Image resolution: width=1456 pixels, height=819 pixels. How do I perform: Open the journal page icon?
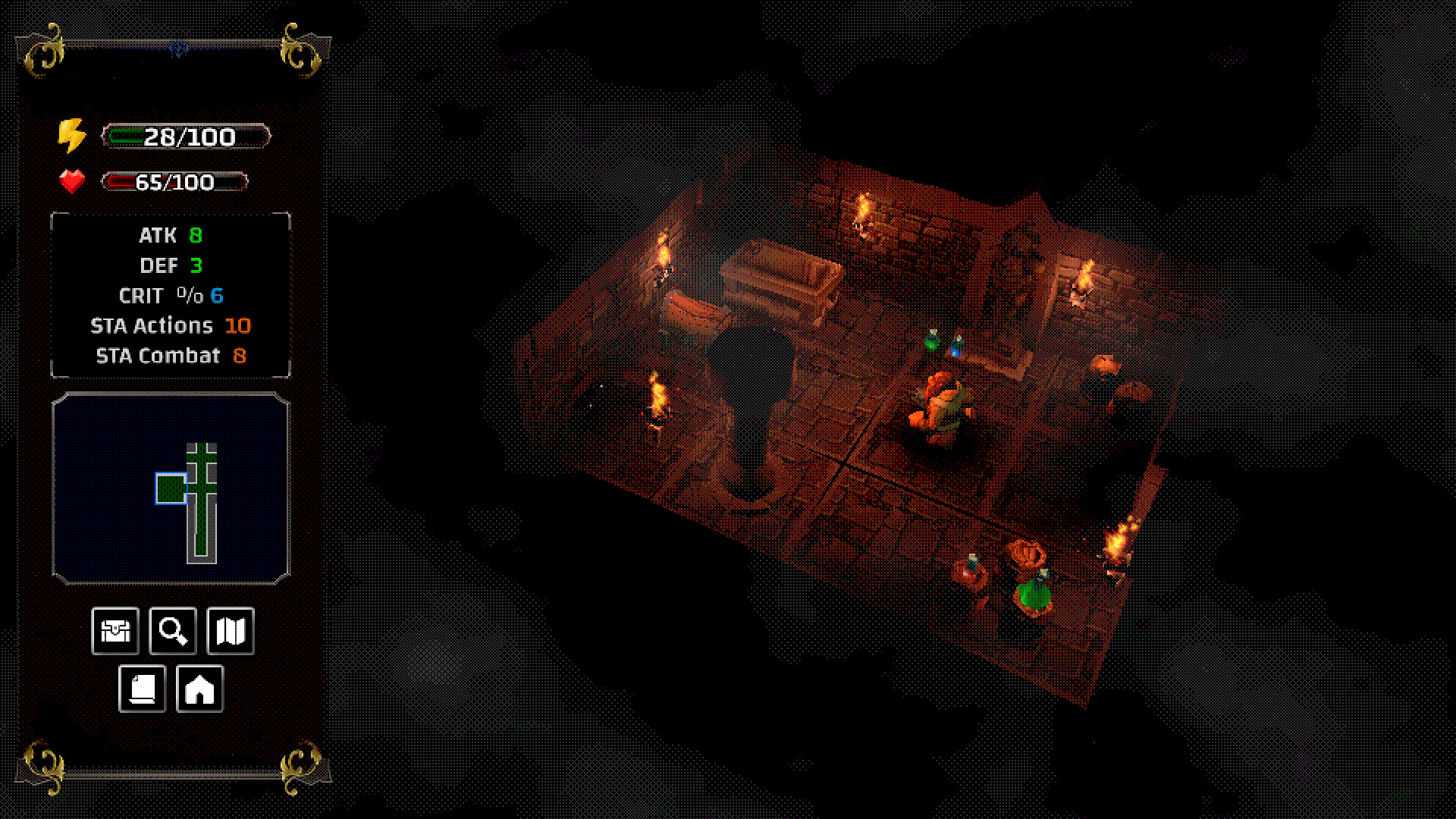142,689
